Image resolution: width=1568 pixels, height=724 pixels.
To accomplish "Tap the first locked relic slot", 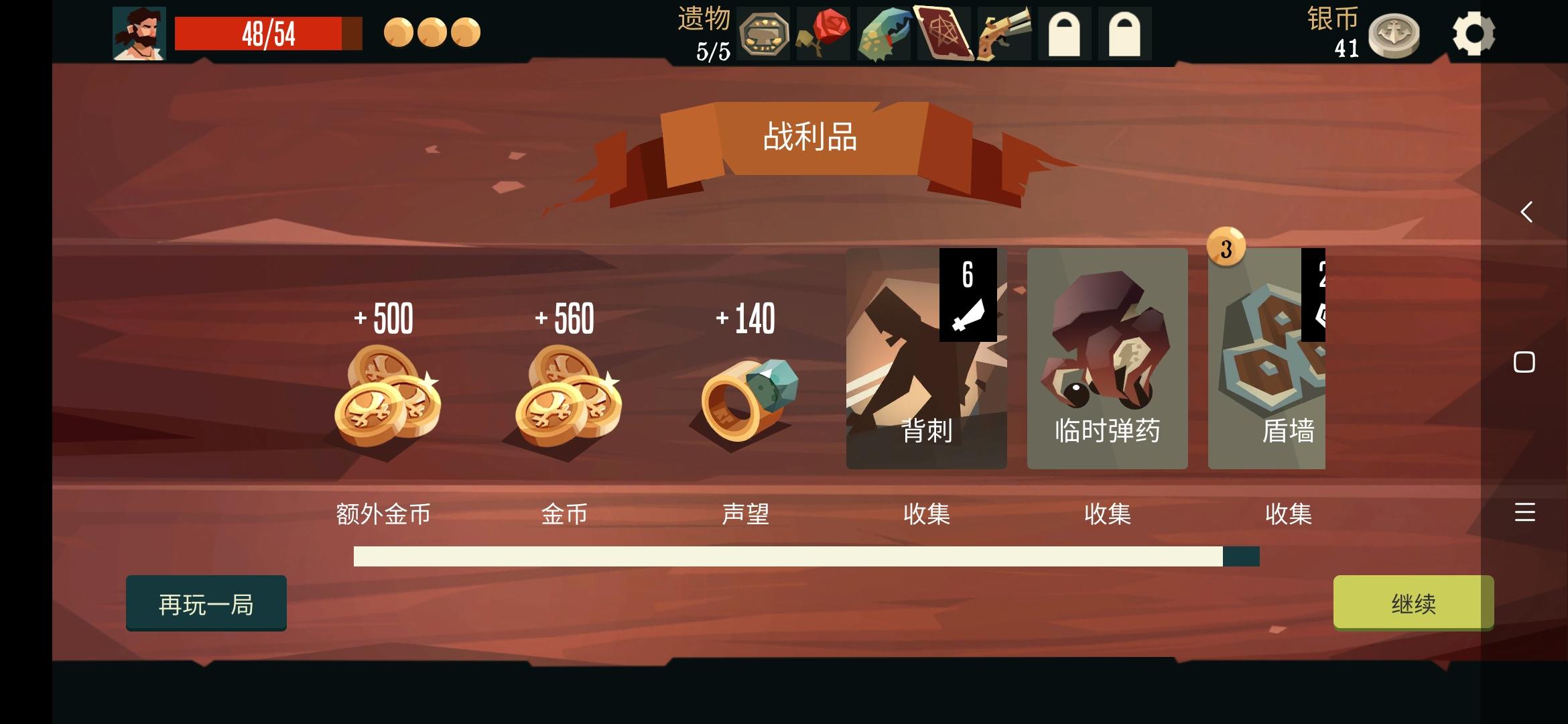I will [x=1063, y=32].
